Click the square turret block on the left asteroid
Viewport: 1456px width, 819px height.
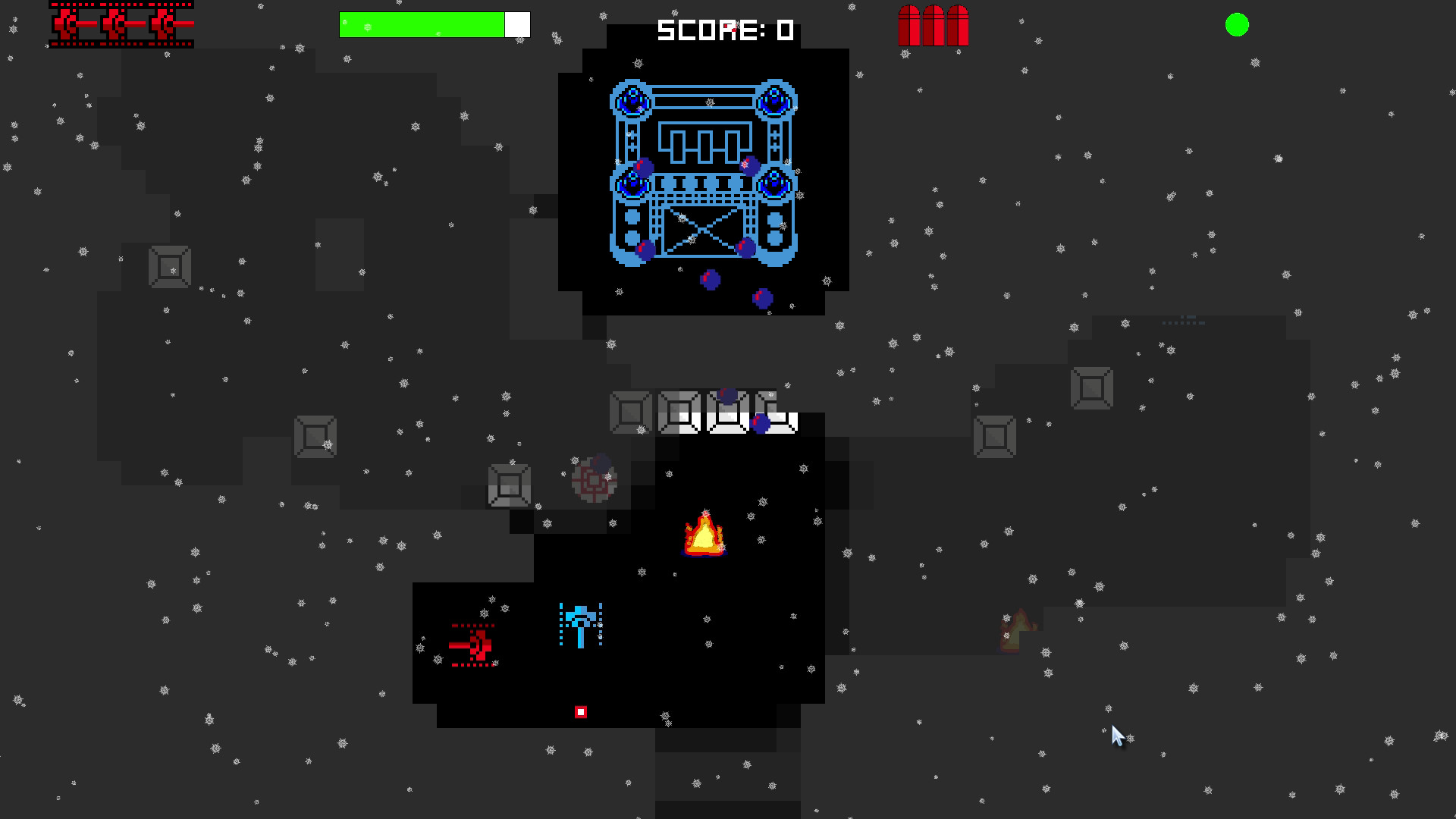point(168,267)
